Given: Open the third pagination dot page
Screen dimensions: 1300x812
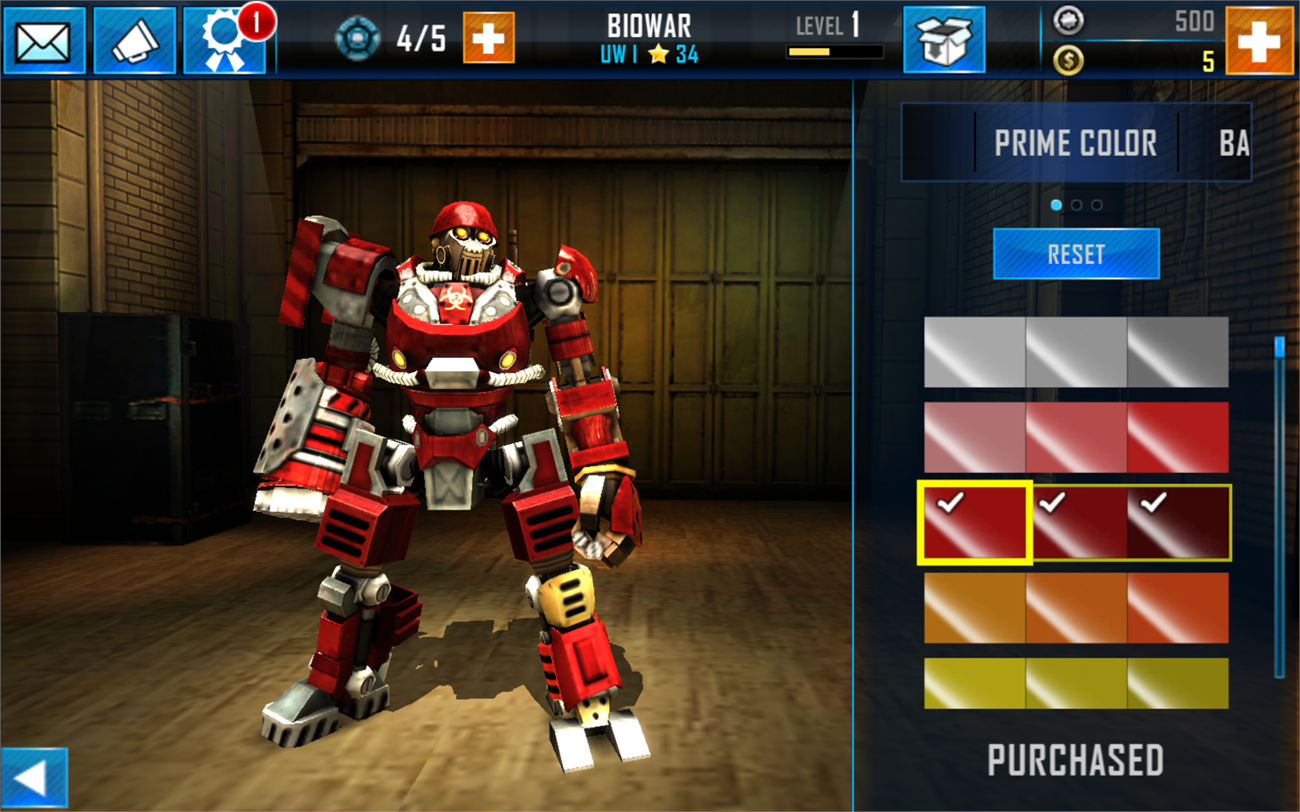Looking at the screenshot, I should pyautogui.click(x=1098, y=204).
